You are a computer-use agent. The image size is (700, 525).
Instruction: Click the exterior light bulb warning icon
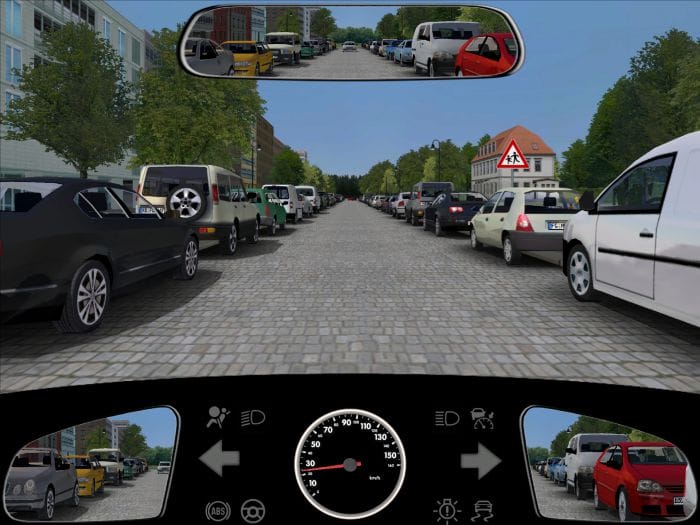(446, 510)
